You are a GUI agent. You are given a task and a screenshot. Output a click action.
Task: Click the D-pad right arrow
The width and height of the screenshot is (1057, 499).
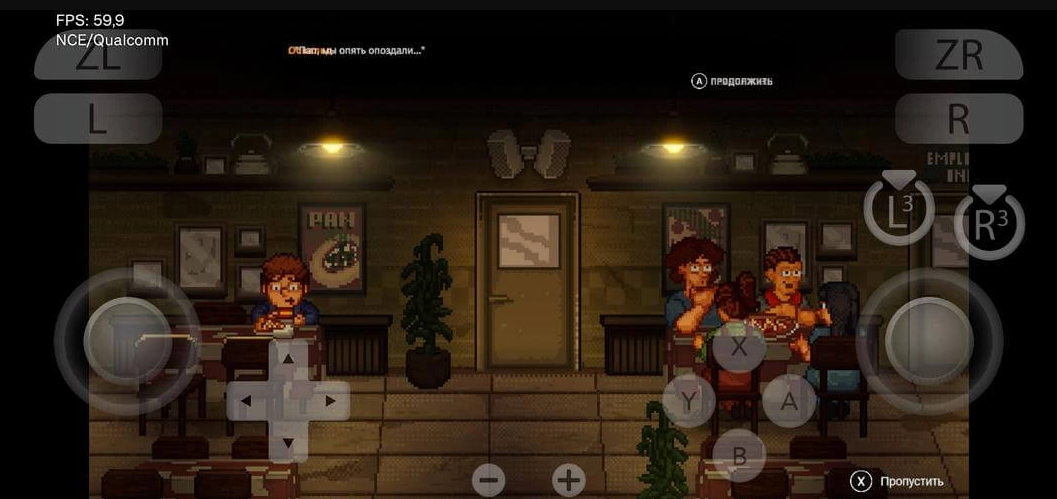[x=330, y=401]
